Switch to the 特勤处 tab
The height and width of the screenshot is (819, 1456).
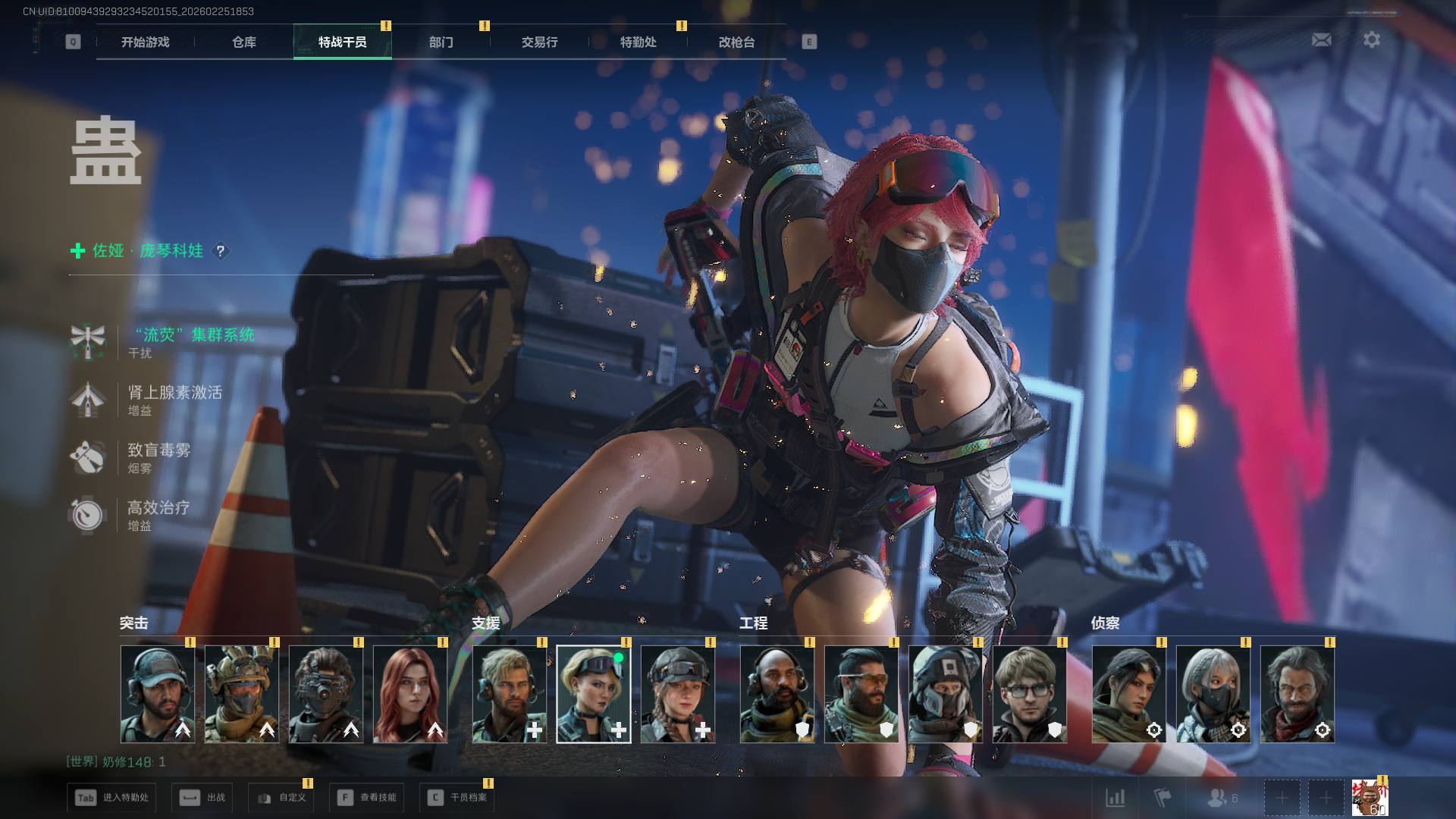pos(638,42)
